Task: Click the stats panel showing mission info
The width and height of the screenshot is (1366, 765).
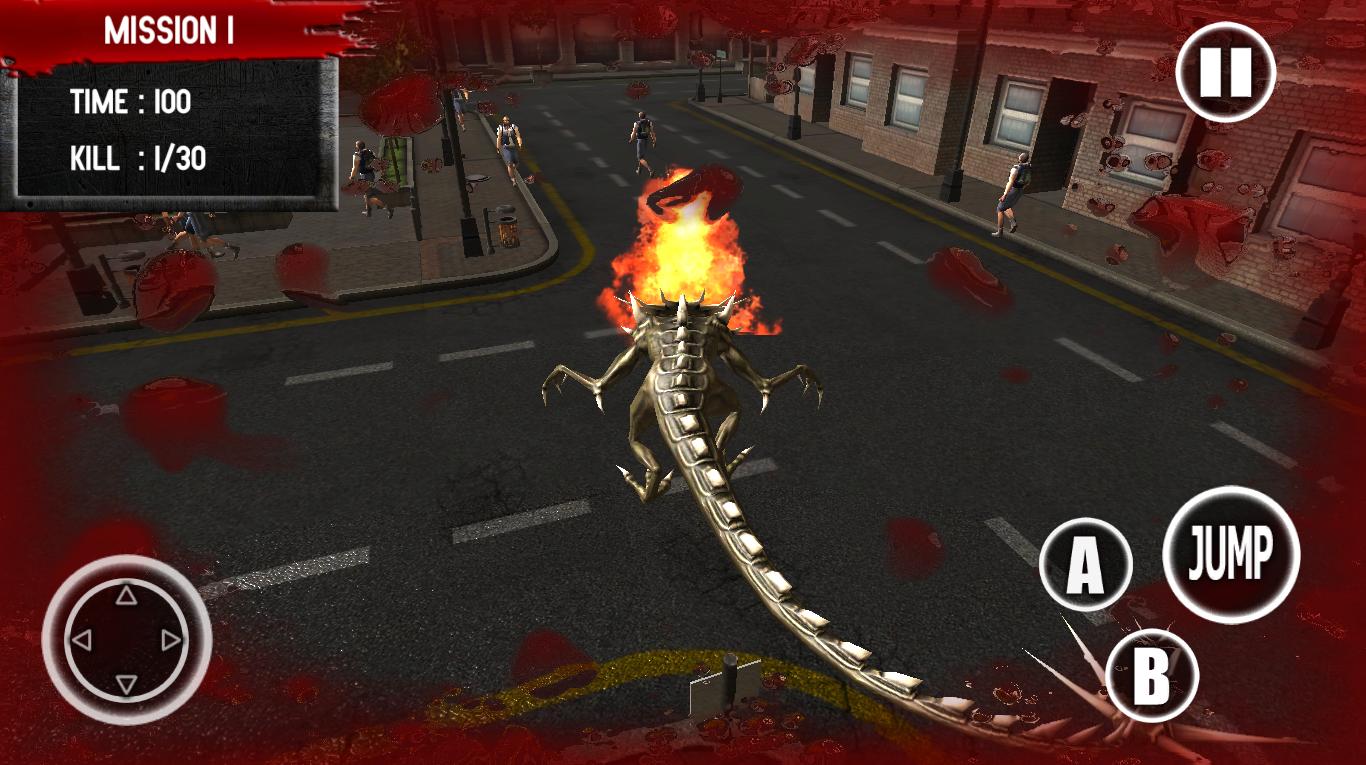Action: 170,131
